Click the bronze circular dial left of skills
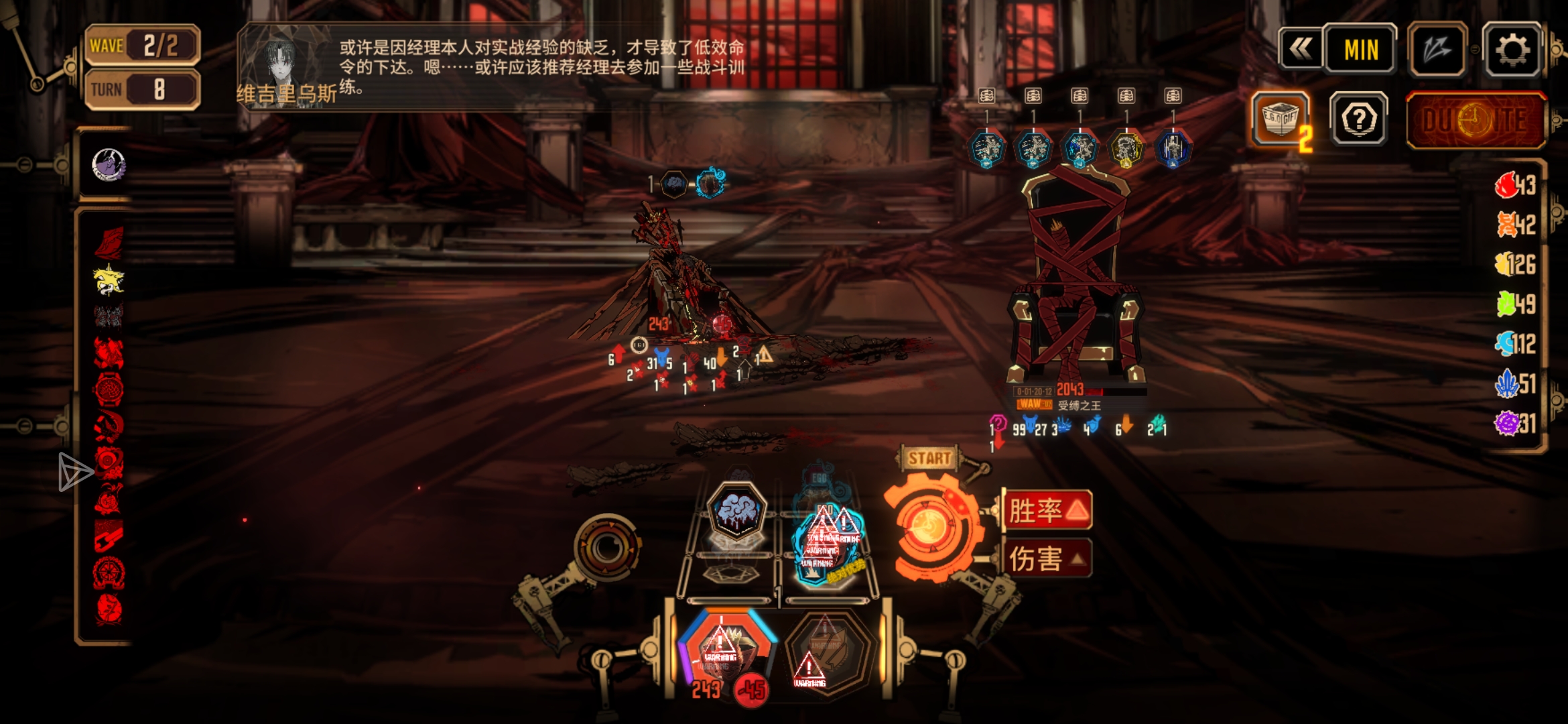This screenshot has height=724, width=1568. pyautogui.click(x=607, y=547)
